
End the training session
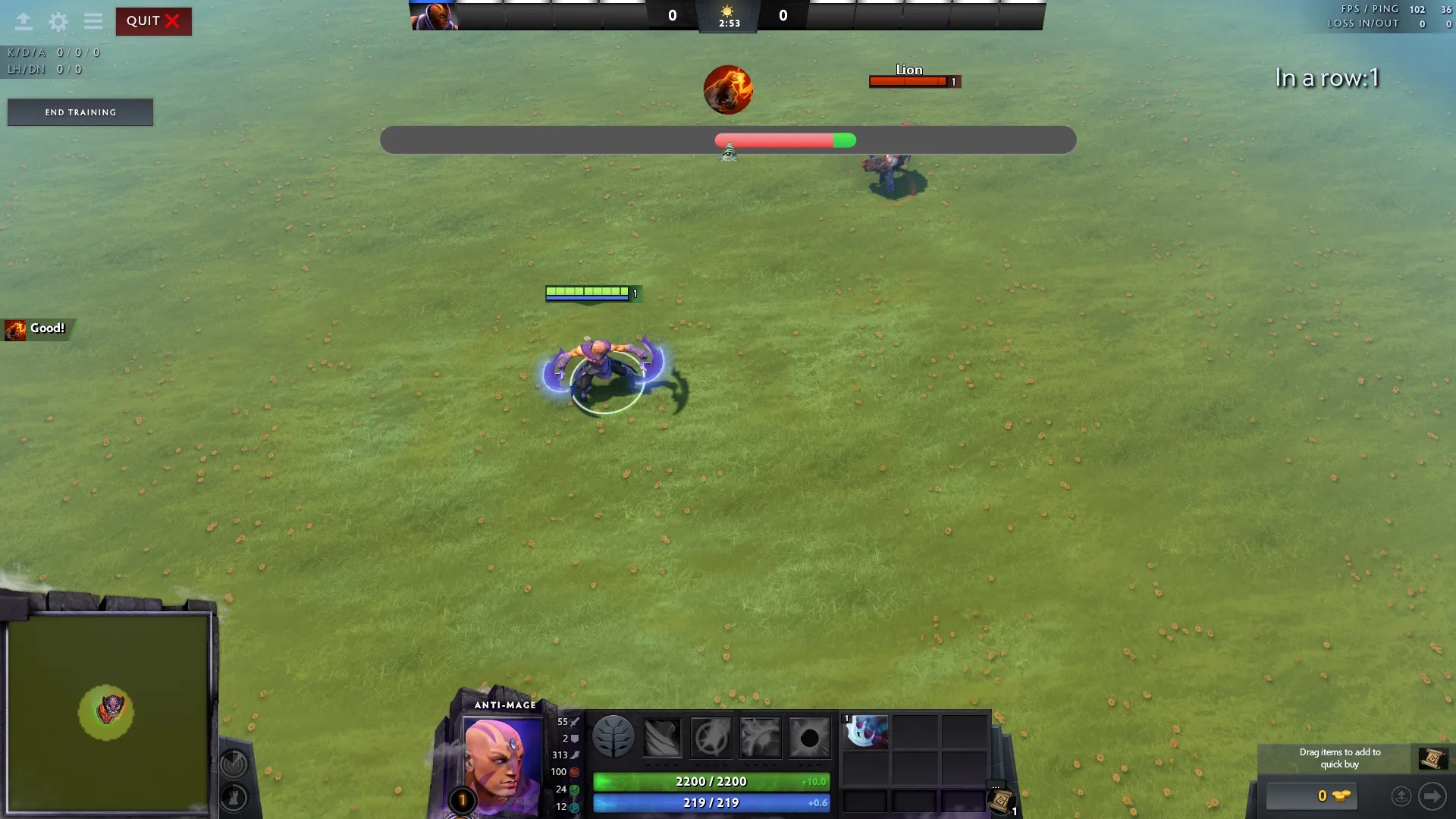pyautogui.click(x=80, y=112)
